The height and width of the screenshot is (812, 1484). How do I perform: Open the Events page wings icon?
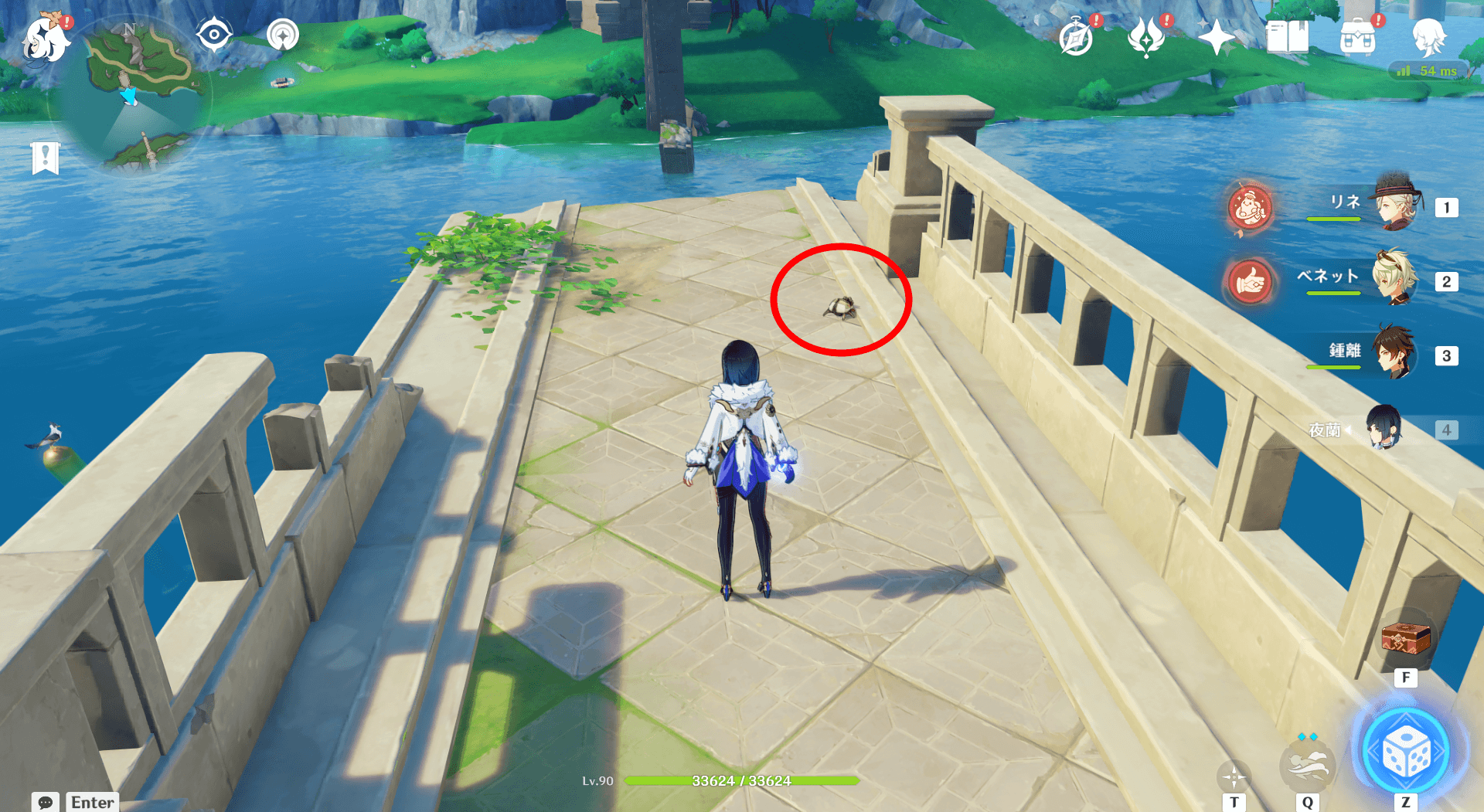pyautogui.click(x=1148, y=36)
